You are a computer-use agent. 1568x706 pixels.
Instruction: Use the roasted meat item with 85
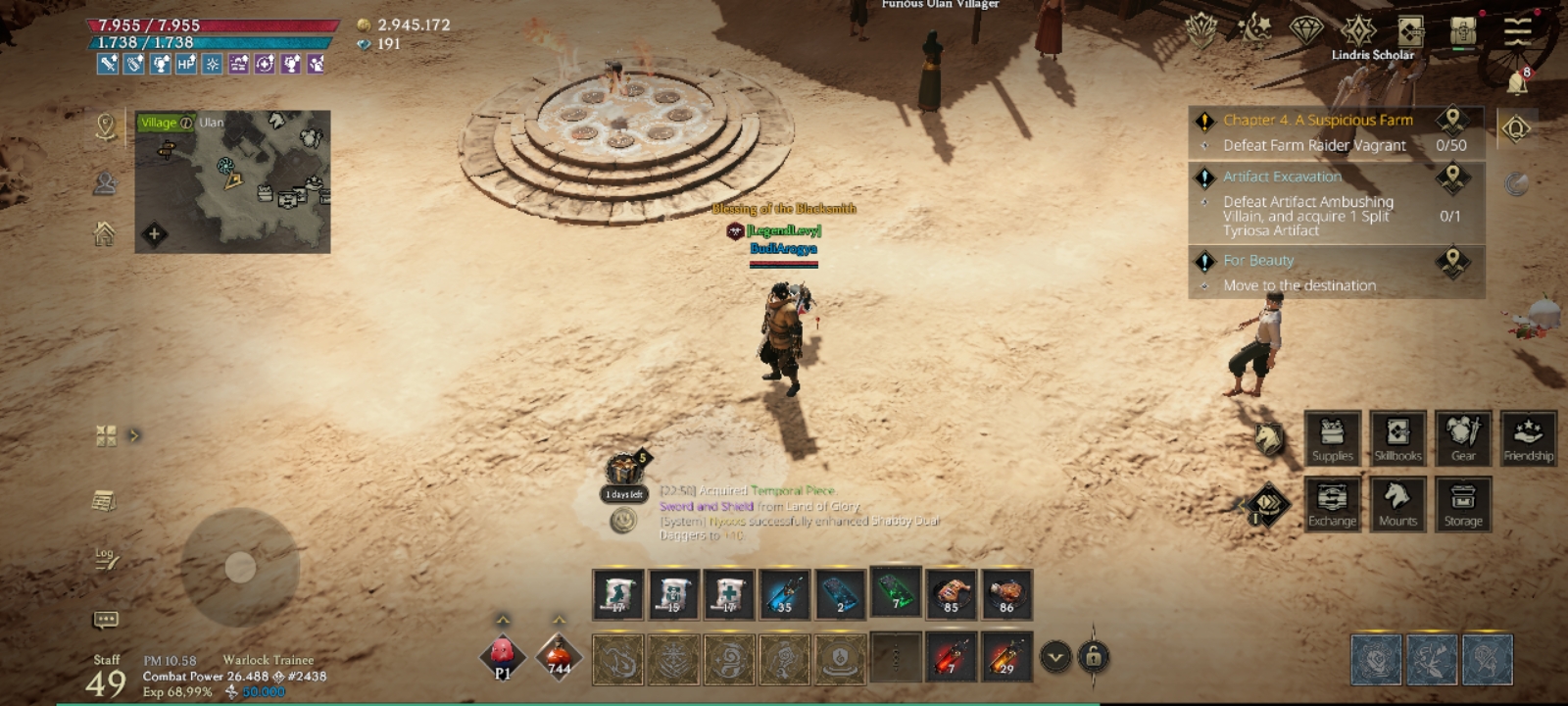pyautogui.click(x=950, y=594)
